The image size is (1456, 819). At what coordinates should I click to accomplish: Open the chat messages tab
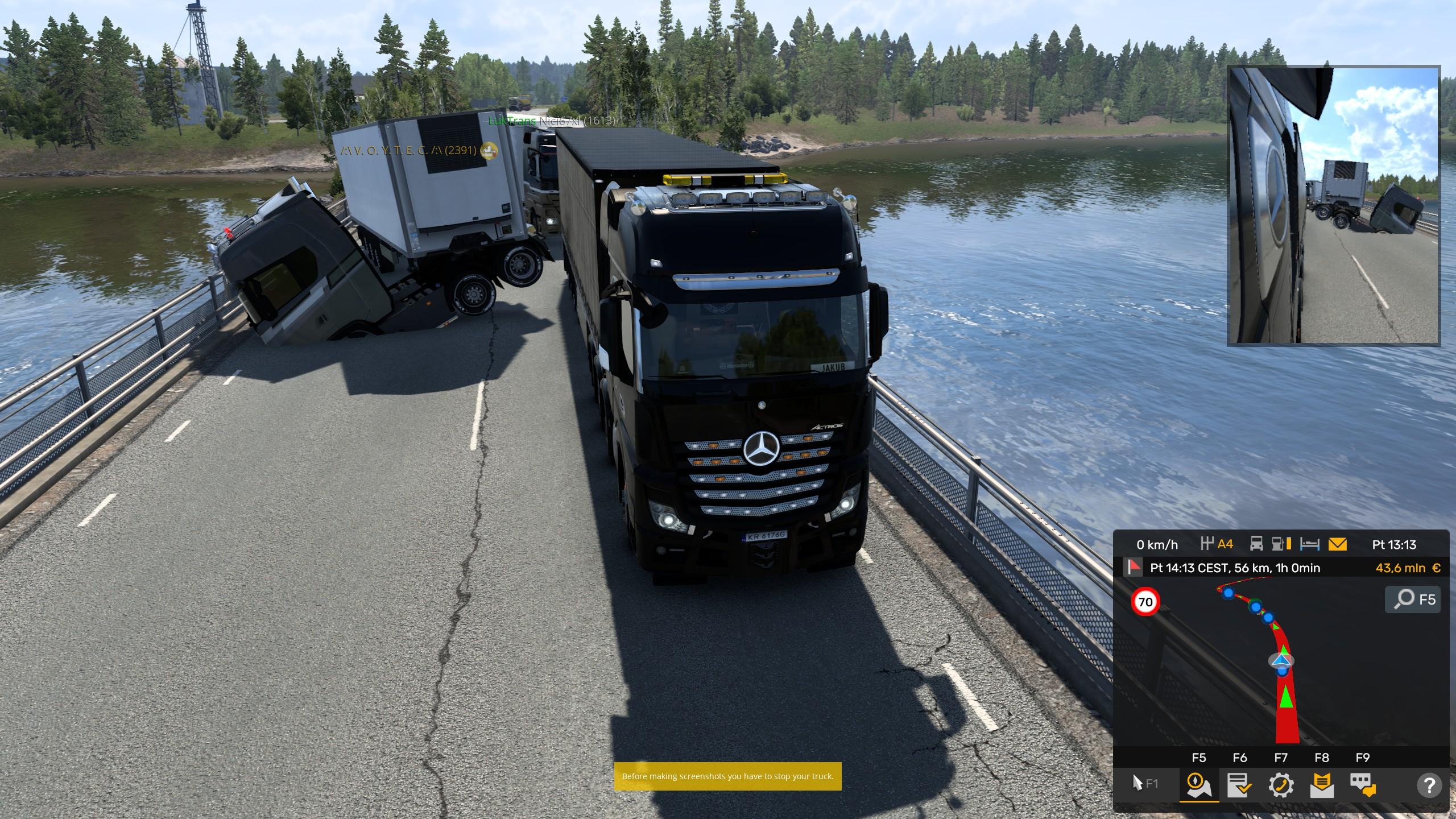[1363, 785]
